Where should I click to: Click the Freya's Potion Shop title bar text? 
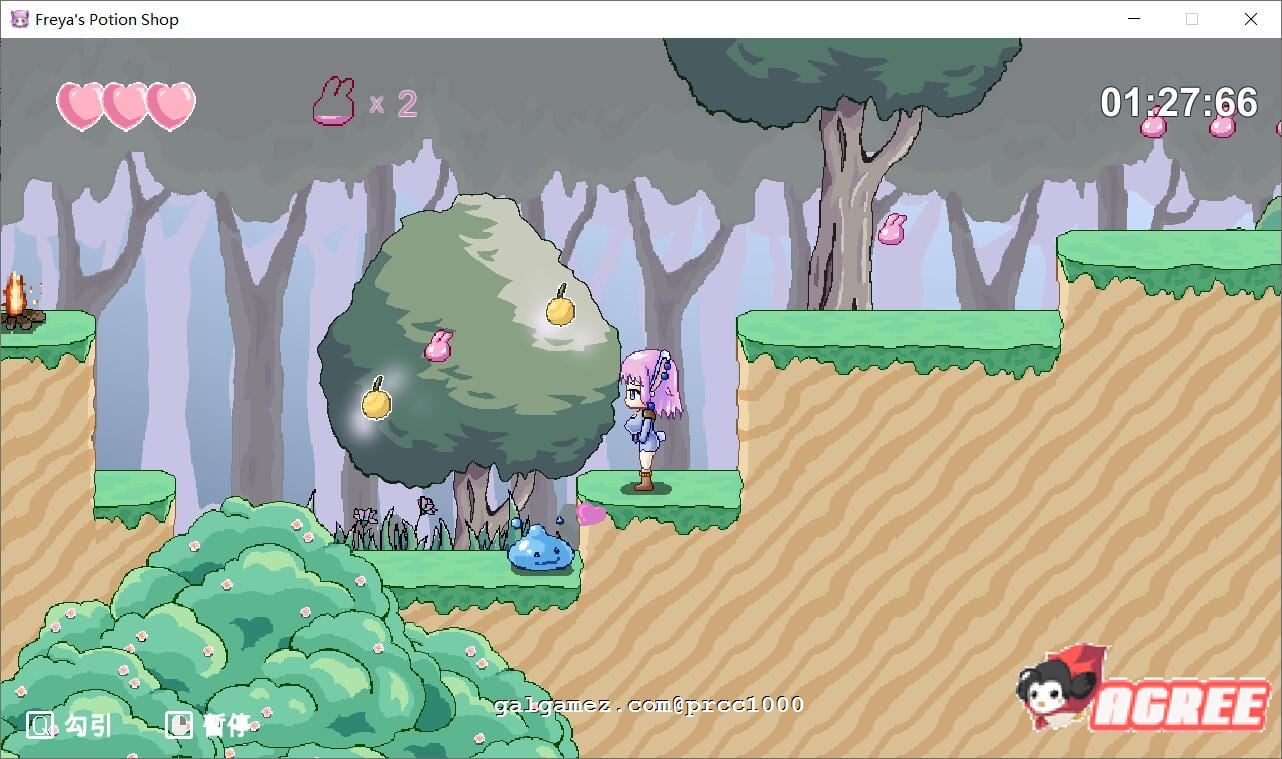pyautogui.click(x=104, y=18)
